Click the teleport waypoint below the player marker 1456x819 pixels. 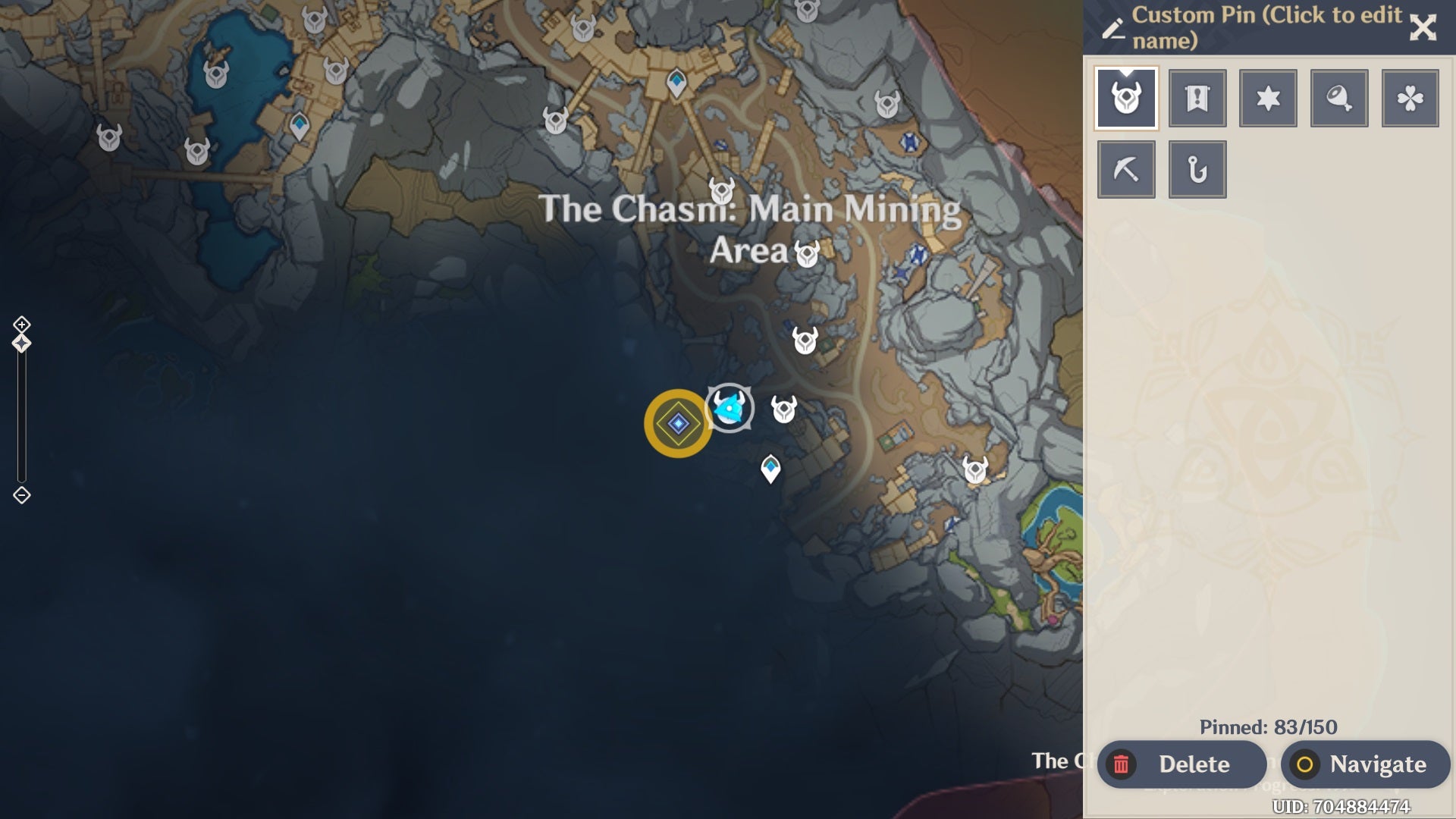(x=770, y=468)
